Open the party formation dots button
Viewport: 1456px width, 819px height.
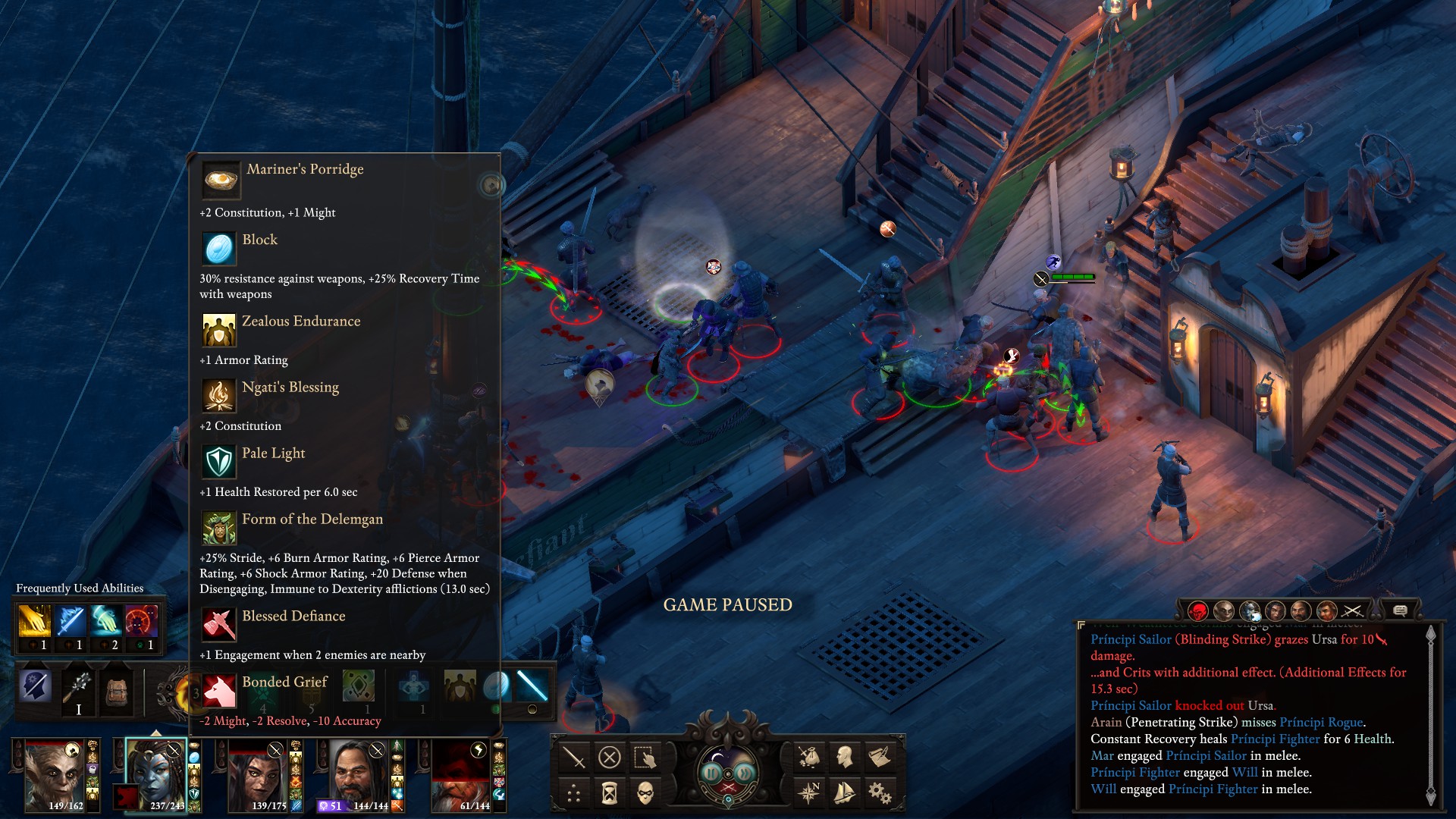click(x=574, y=794)
